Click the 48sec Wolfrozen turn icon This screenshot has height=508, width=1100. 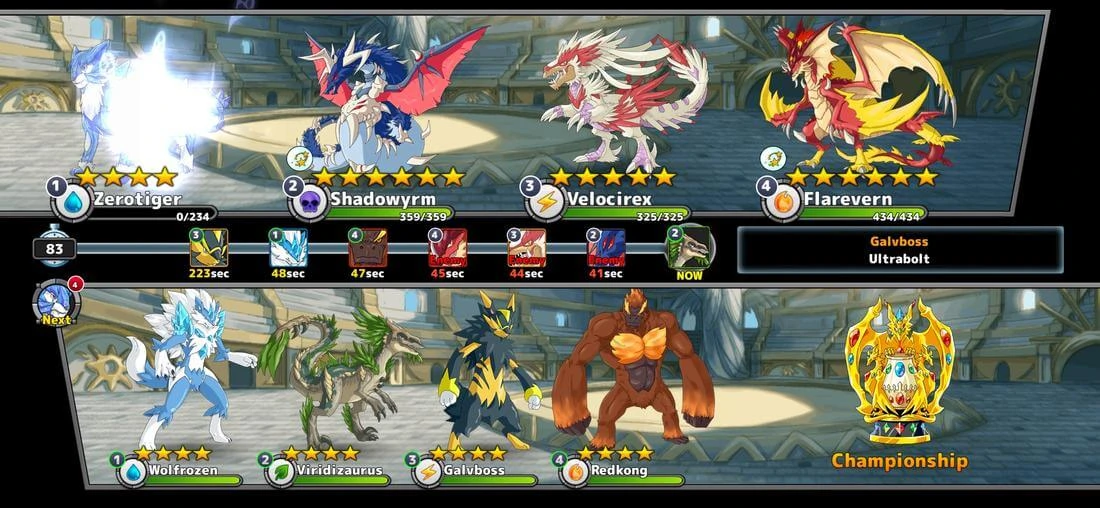point(288,248)
